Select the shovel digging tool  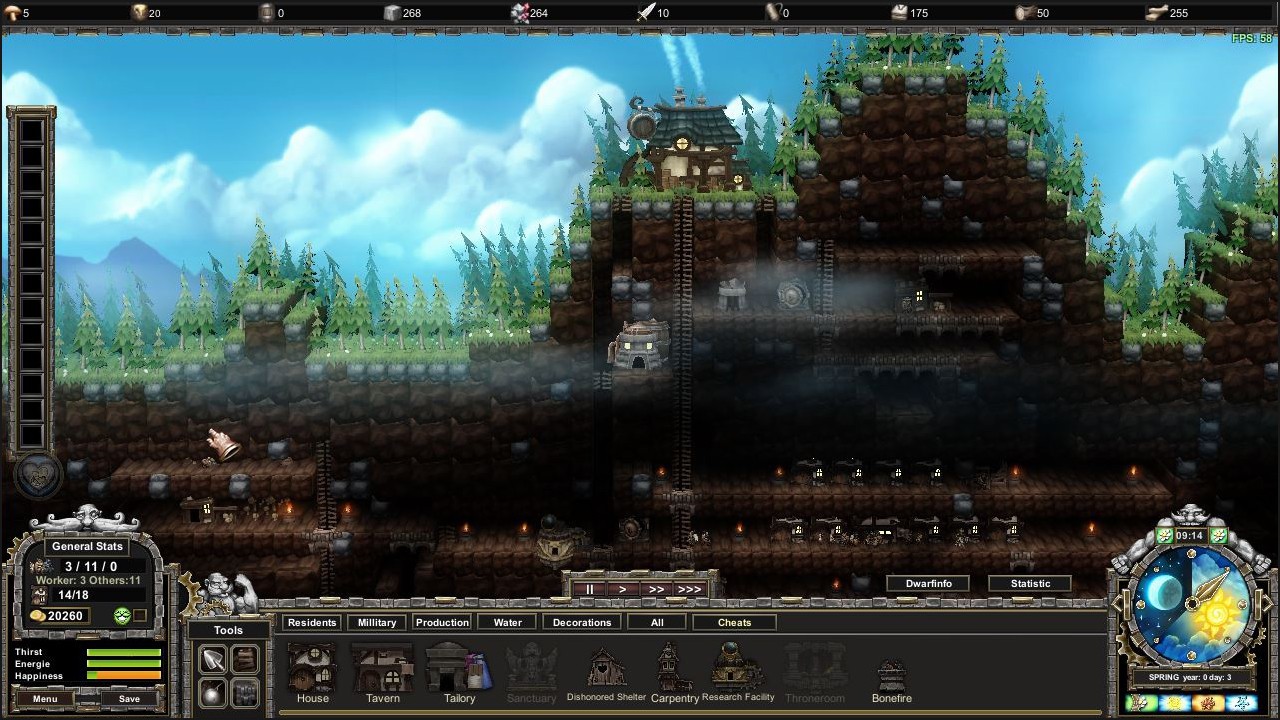tap(212, 659)
